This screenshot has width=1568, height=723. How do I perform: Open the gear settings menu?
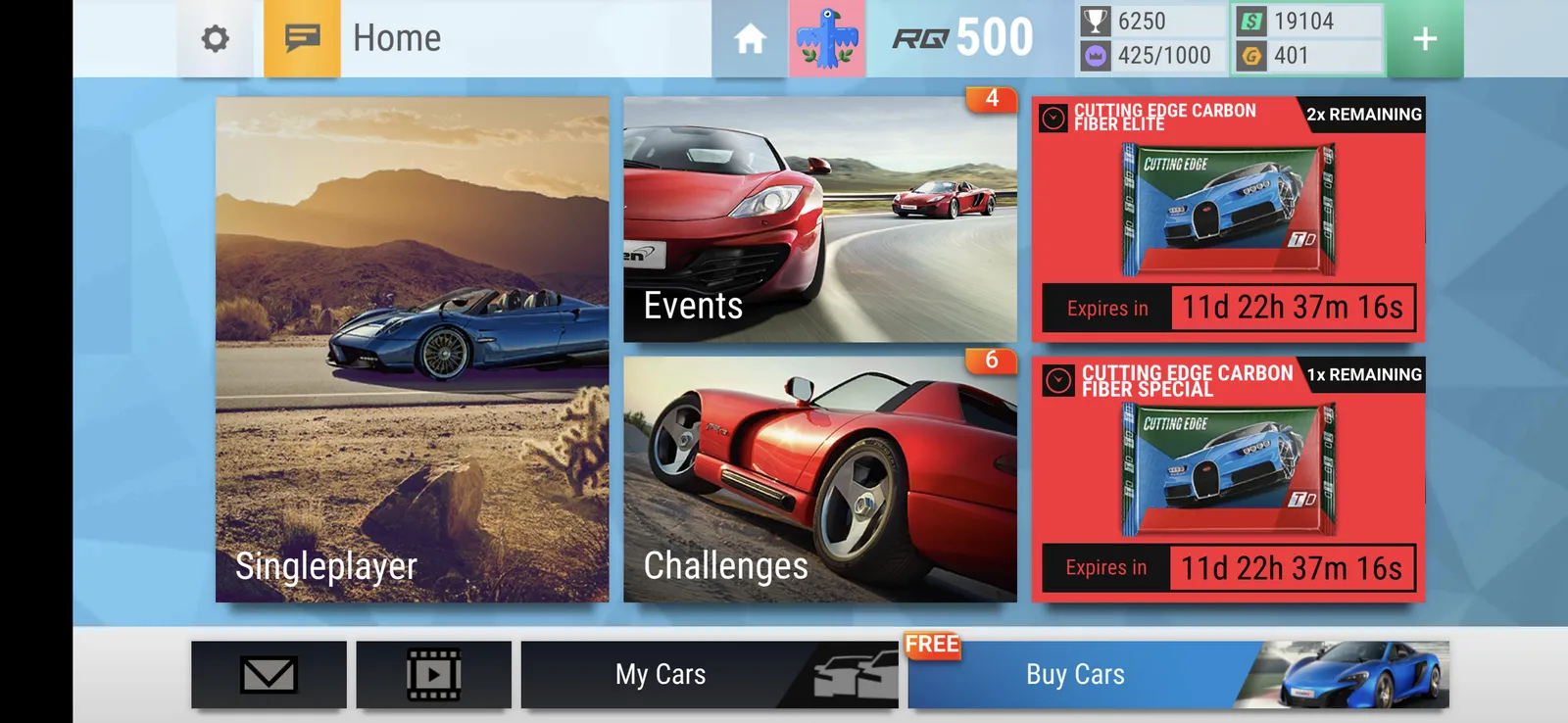[216, 38]
